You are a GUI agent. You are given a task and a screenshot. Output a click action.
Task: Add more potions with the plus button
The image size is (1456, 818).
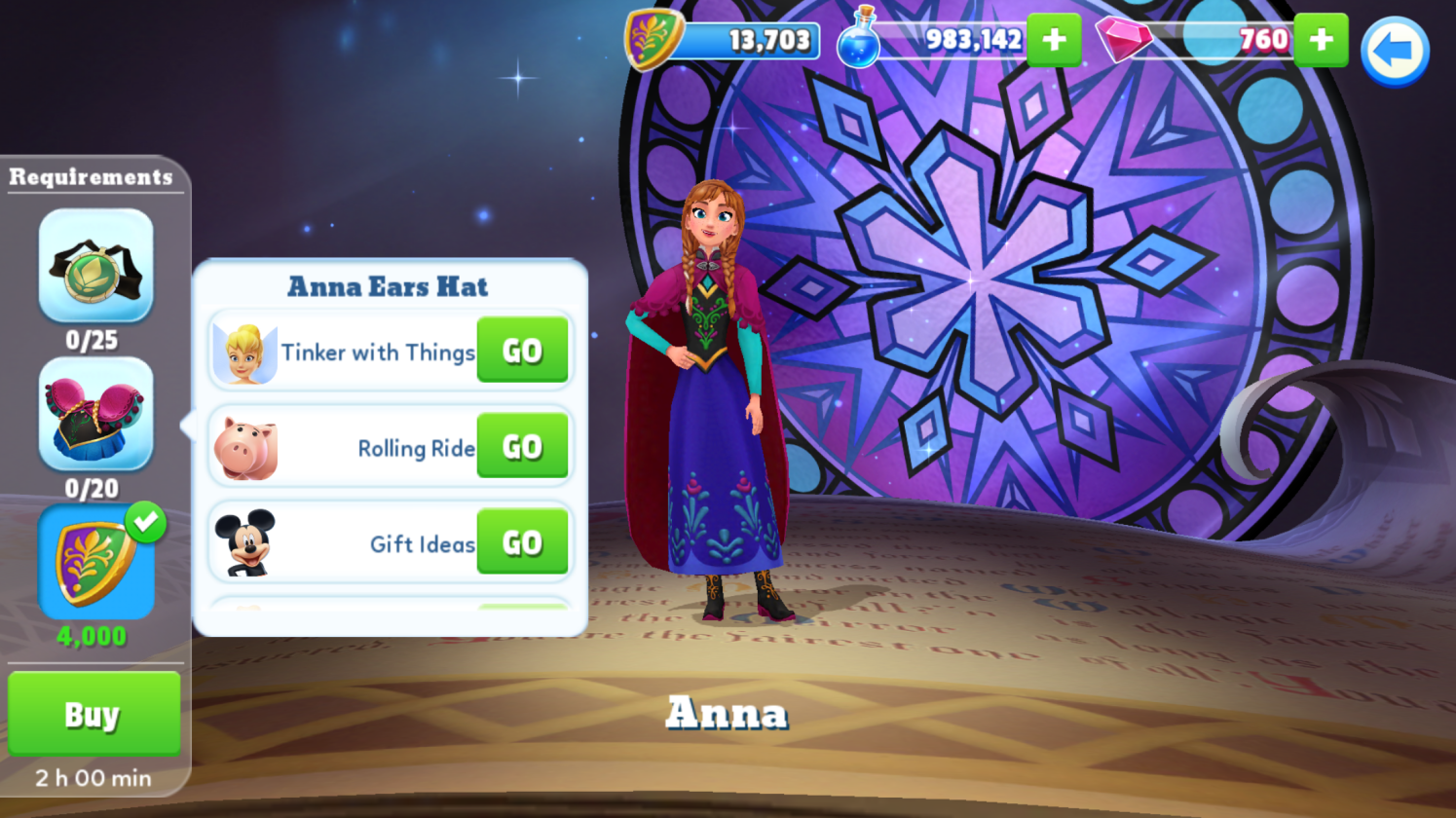coord(1054,40)
